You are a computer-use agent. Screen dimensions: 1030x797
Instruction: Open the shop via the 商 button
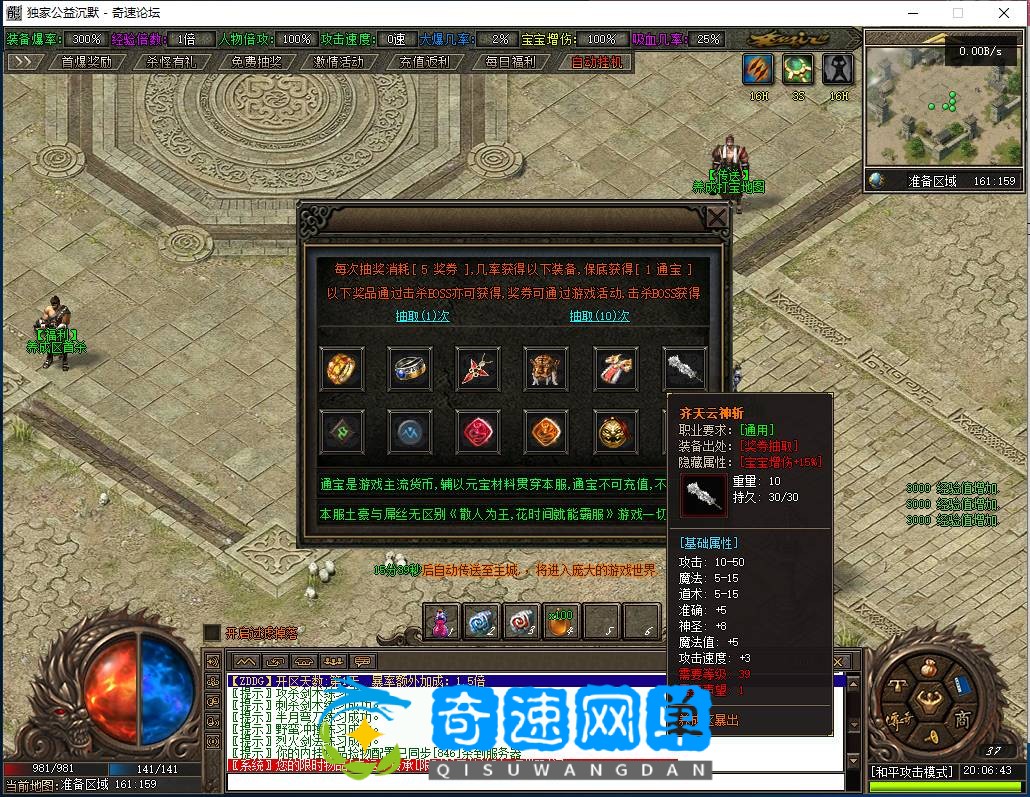(962, 720)
